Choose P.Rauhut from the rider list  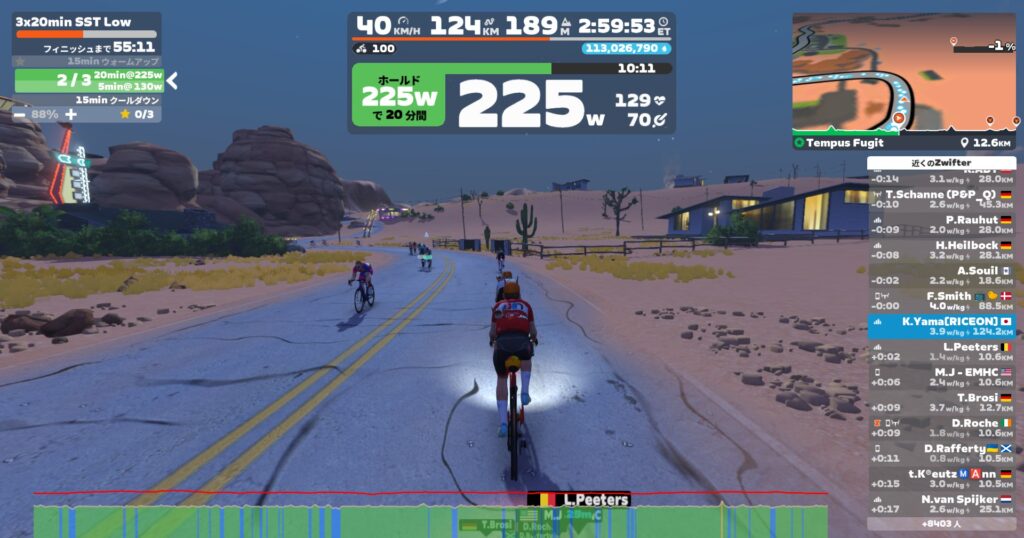tap(941, 225)
